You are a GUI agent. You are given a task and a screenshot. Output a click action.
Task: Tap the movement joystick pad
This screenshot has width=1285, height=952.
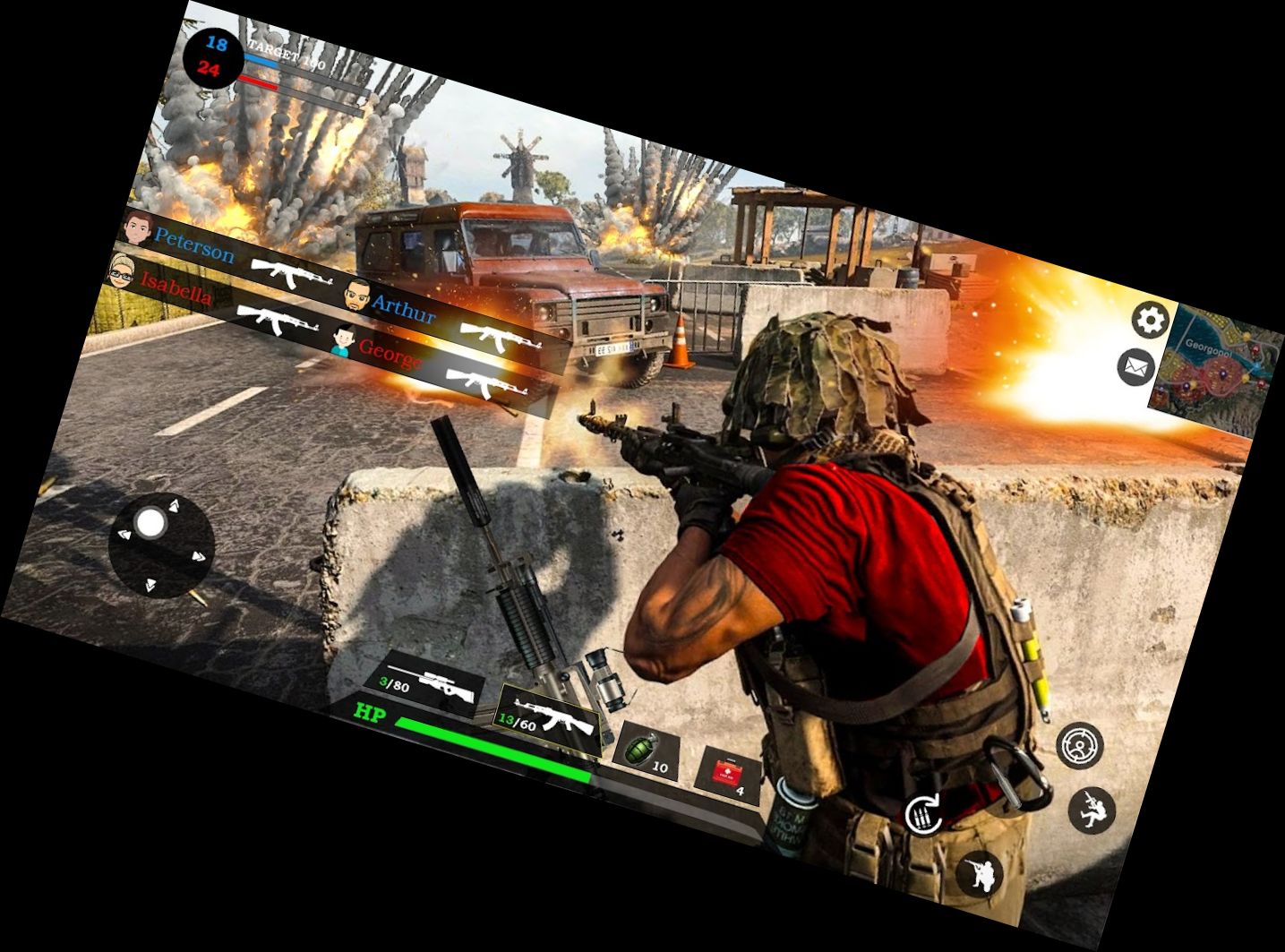pyautogui.click(x=161, y=543)
